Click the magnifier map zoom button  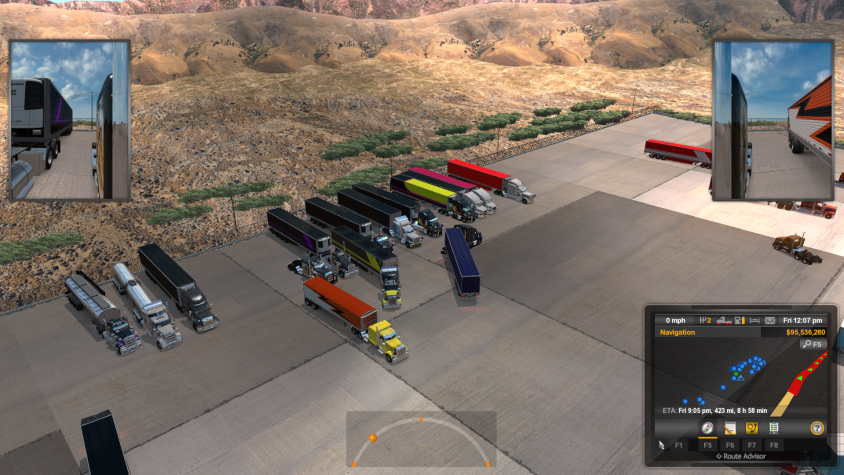(x=808, y=344)
